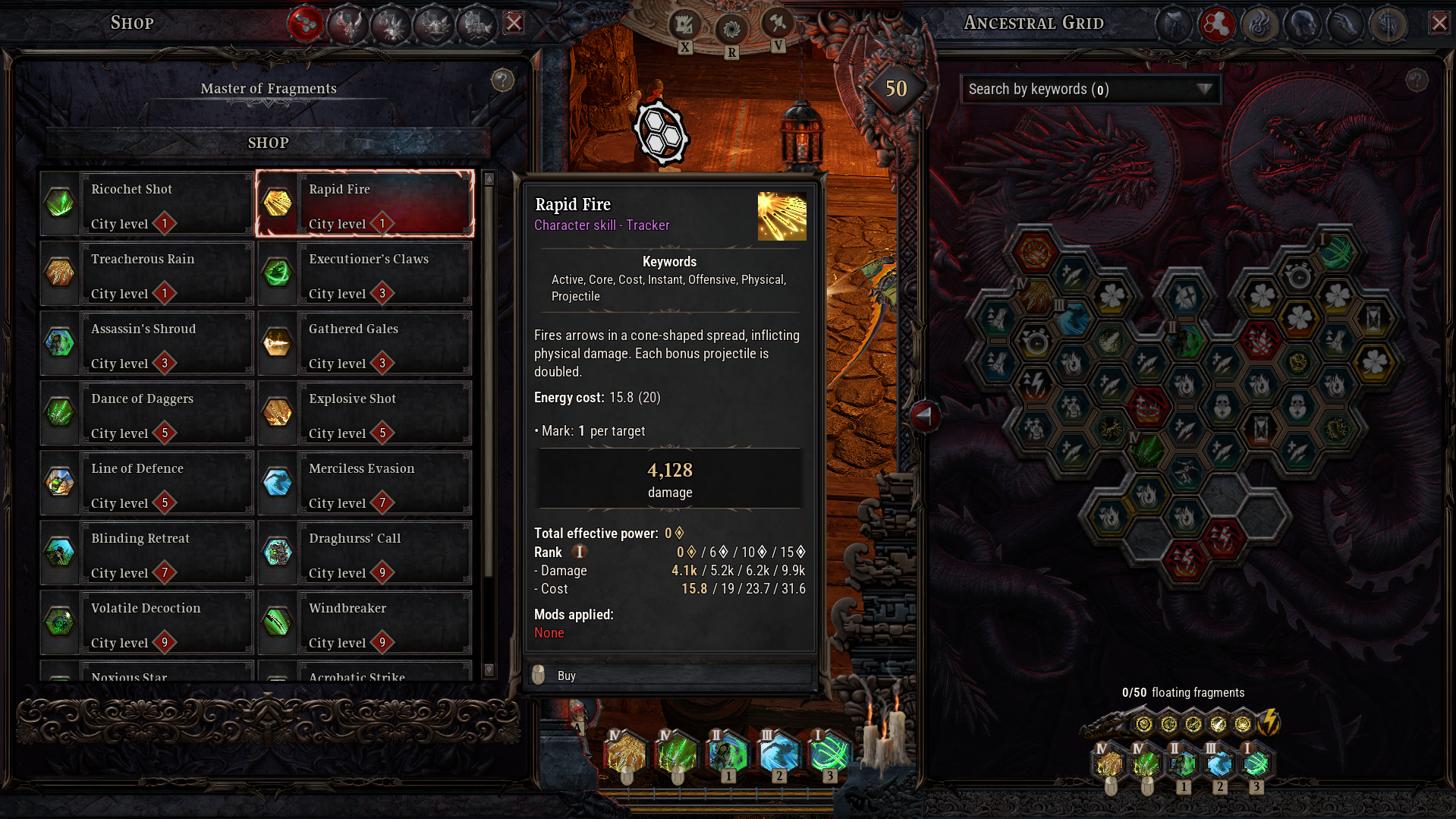Pick Assassin's Shroud from the shop

tap(147, 344)
